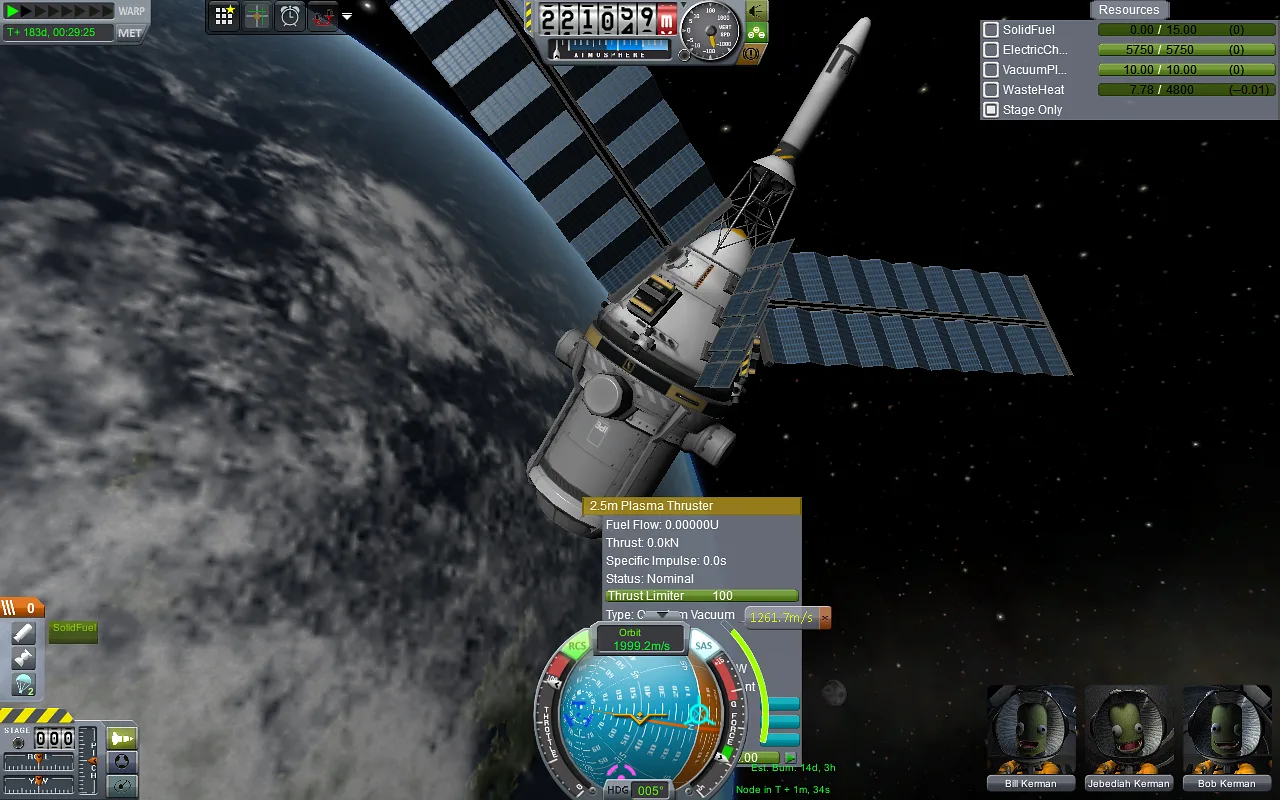Open the Kerbal Alarm Clock icon
1280x800 pixels.
click(289, 15)
